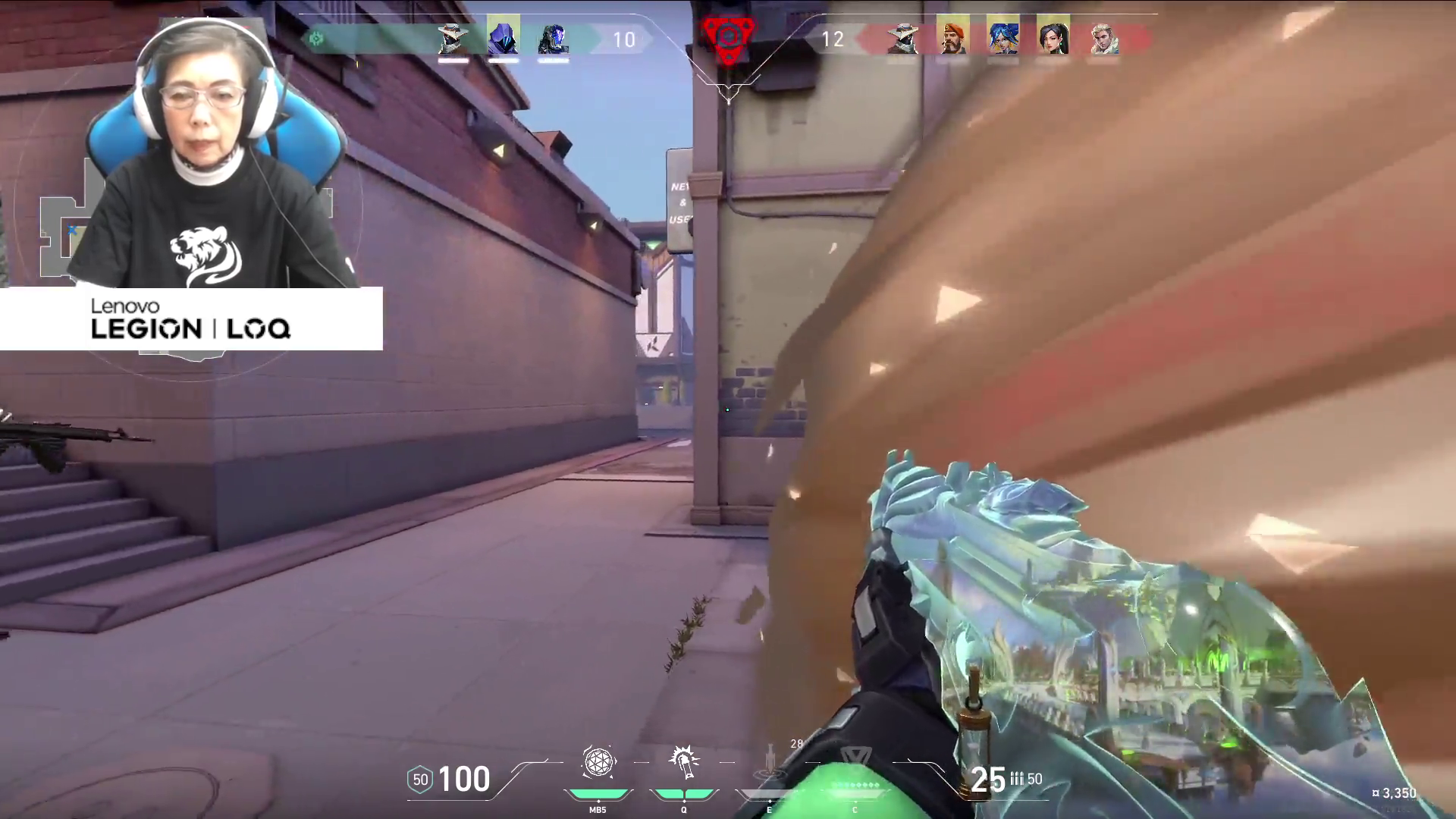Screen dimensions: 1456x819
Task: Click the red team score showing 12
Action: click(x=831, y=39)
